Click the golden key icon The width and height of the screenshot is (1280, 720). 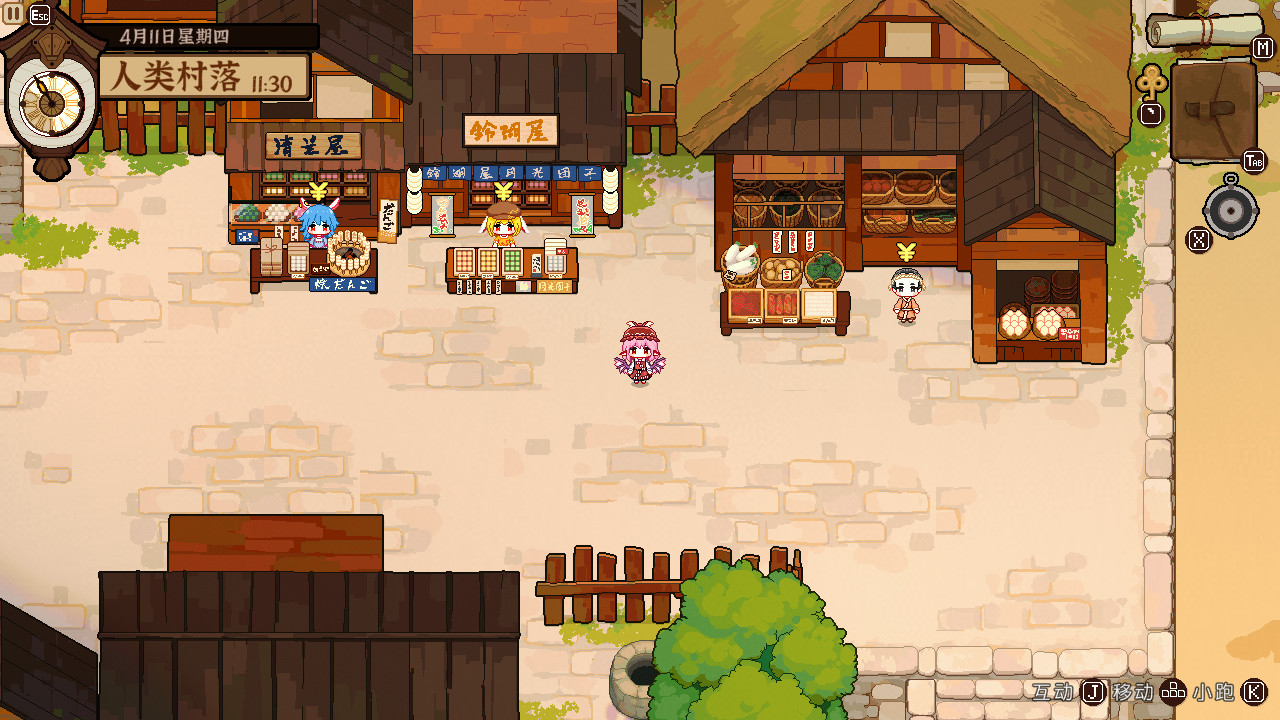tap(1151, 83)
